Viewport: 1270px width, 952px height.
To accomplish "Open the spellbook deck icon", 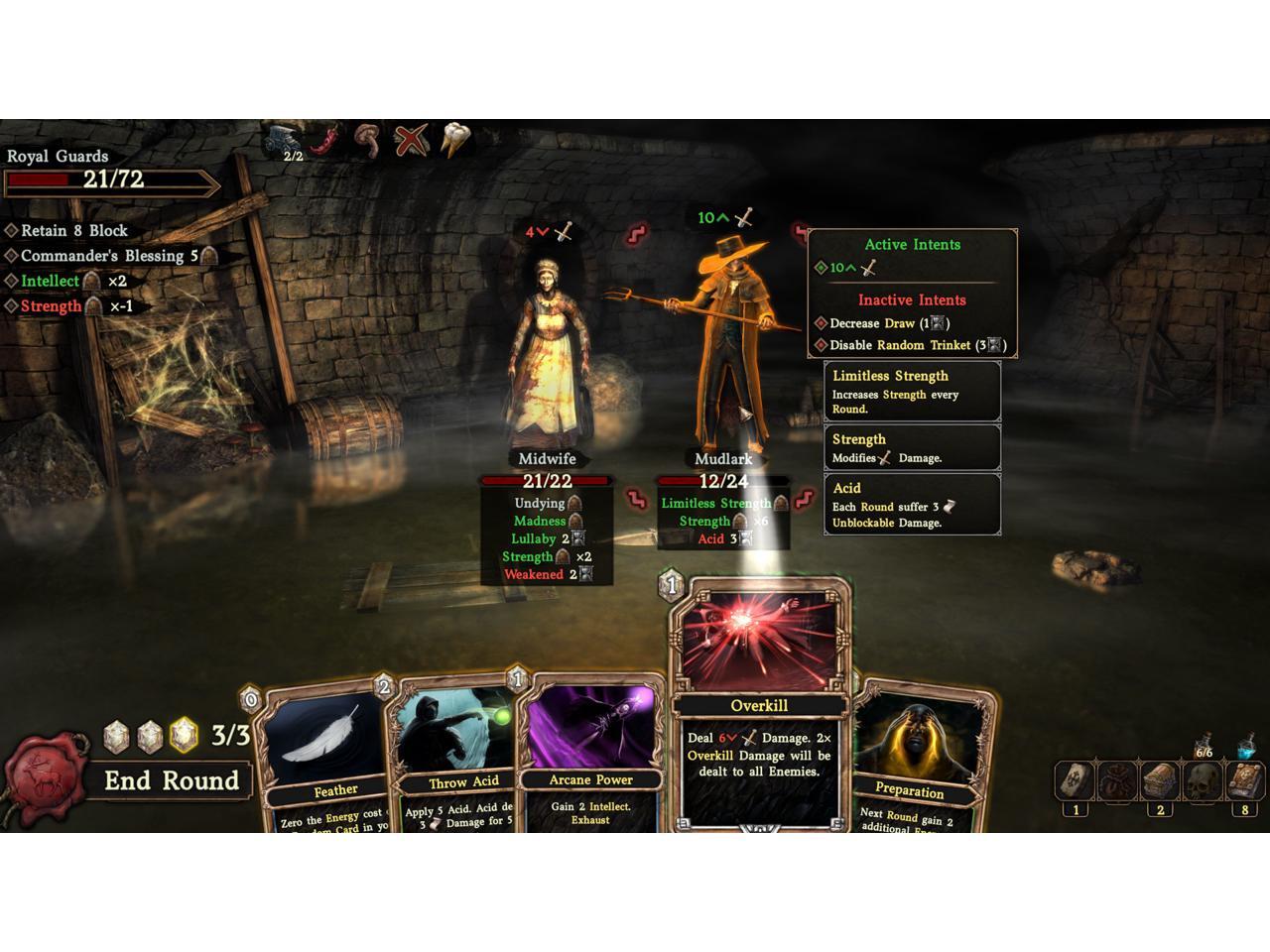I will coord(1245,781).
